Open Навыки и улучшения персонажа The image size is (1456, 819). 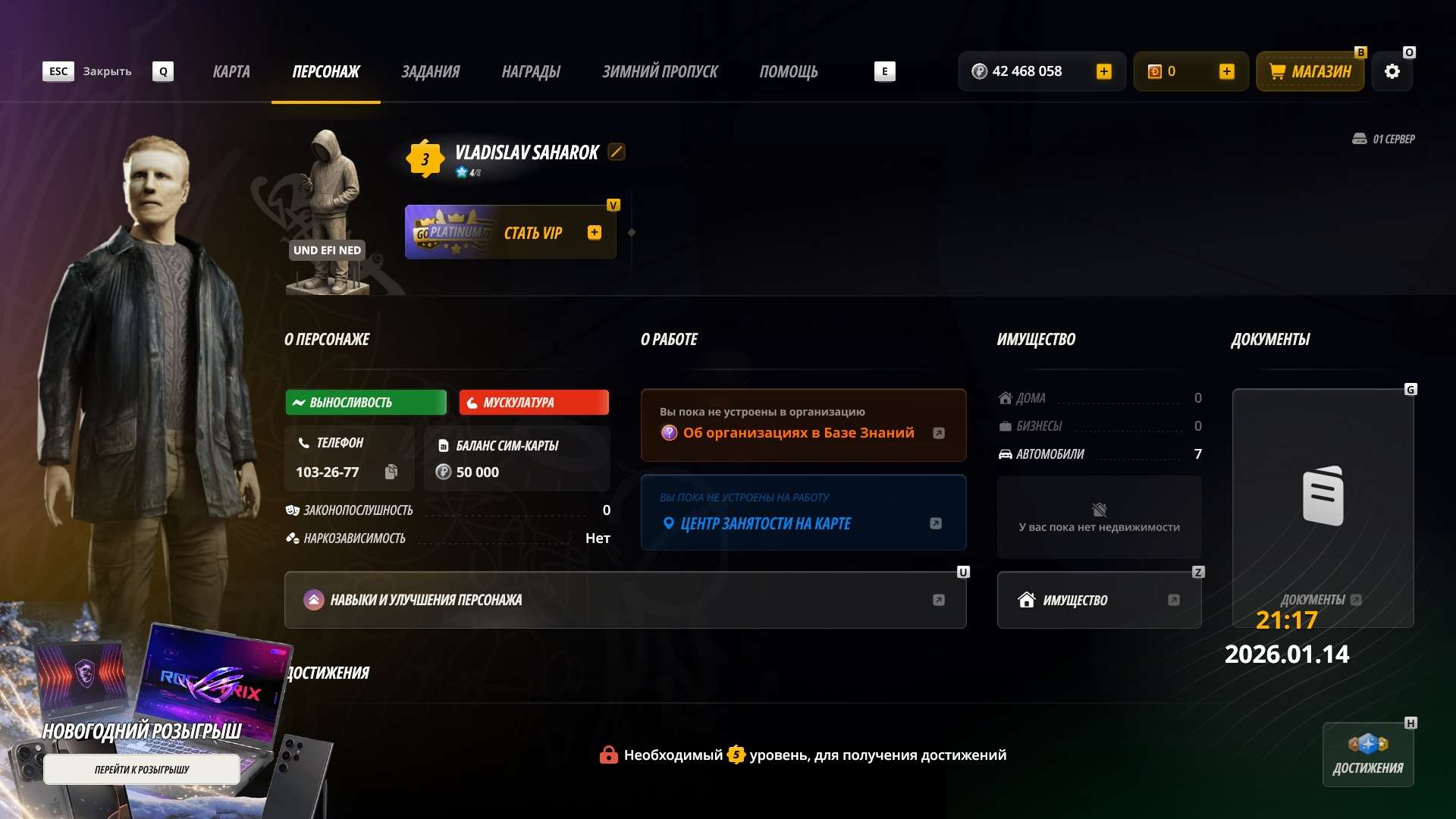point(625,600)
